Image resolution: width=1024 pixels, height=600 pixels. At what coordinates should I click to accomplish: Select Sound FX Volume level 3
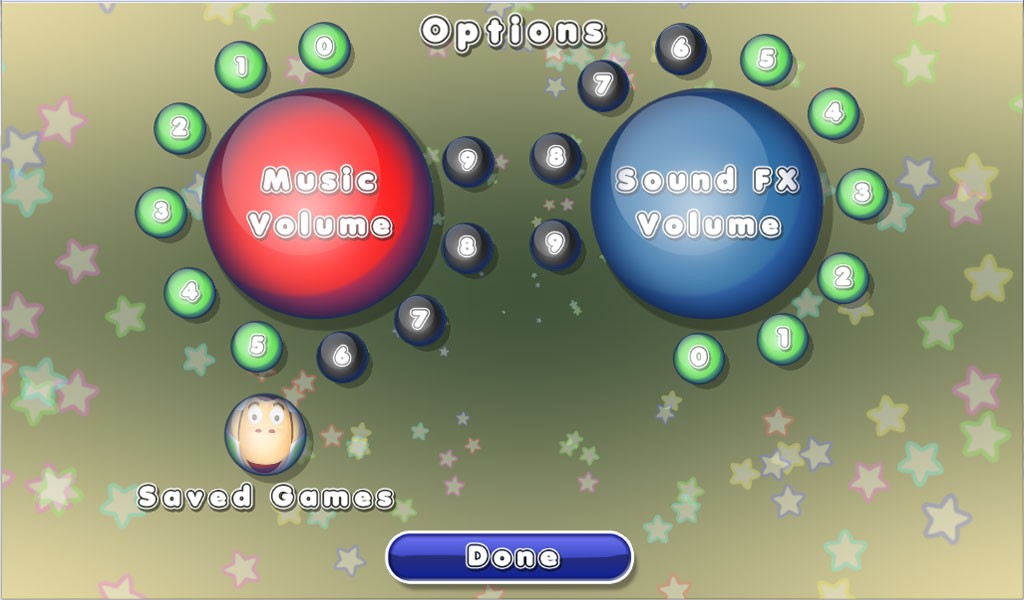pyautogui.click(x=862, y=193)
